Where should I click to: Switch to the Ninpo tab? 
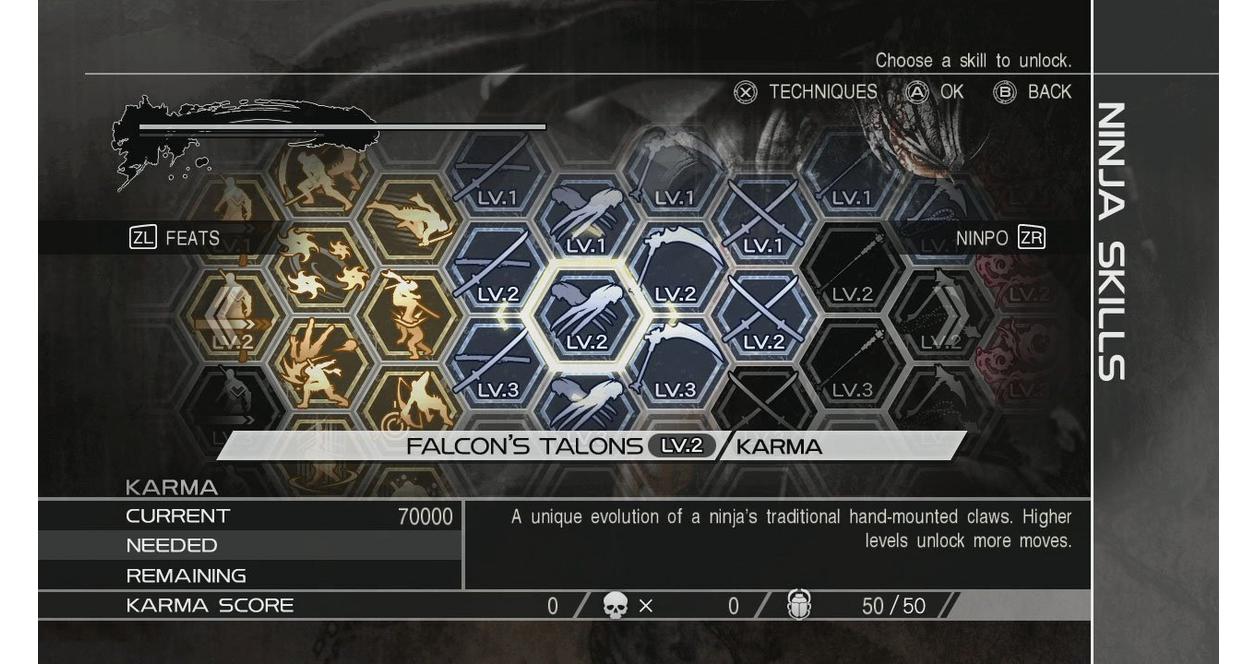point(1000,238)
